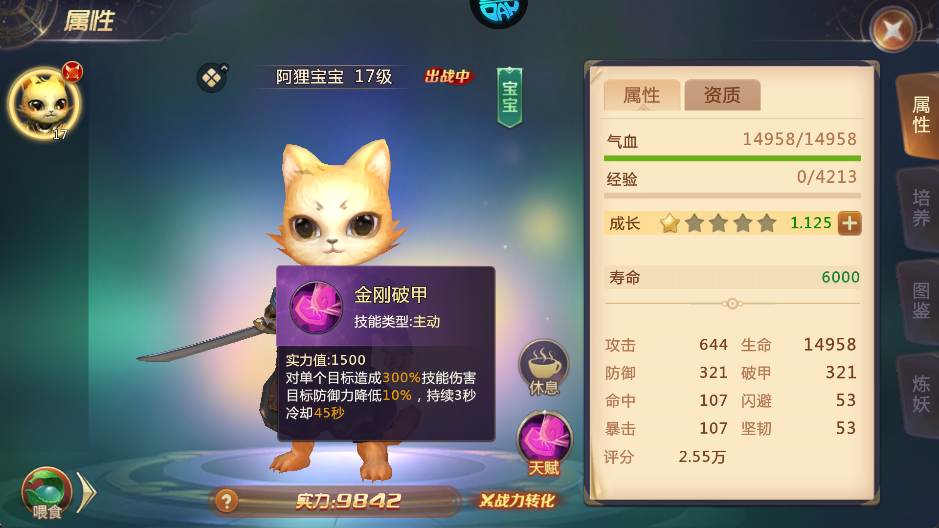This screenshot has height=528, width=939.
Task: Tap the 金刚破甲 skill icon in the tooltip
Action: point(316,307)
